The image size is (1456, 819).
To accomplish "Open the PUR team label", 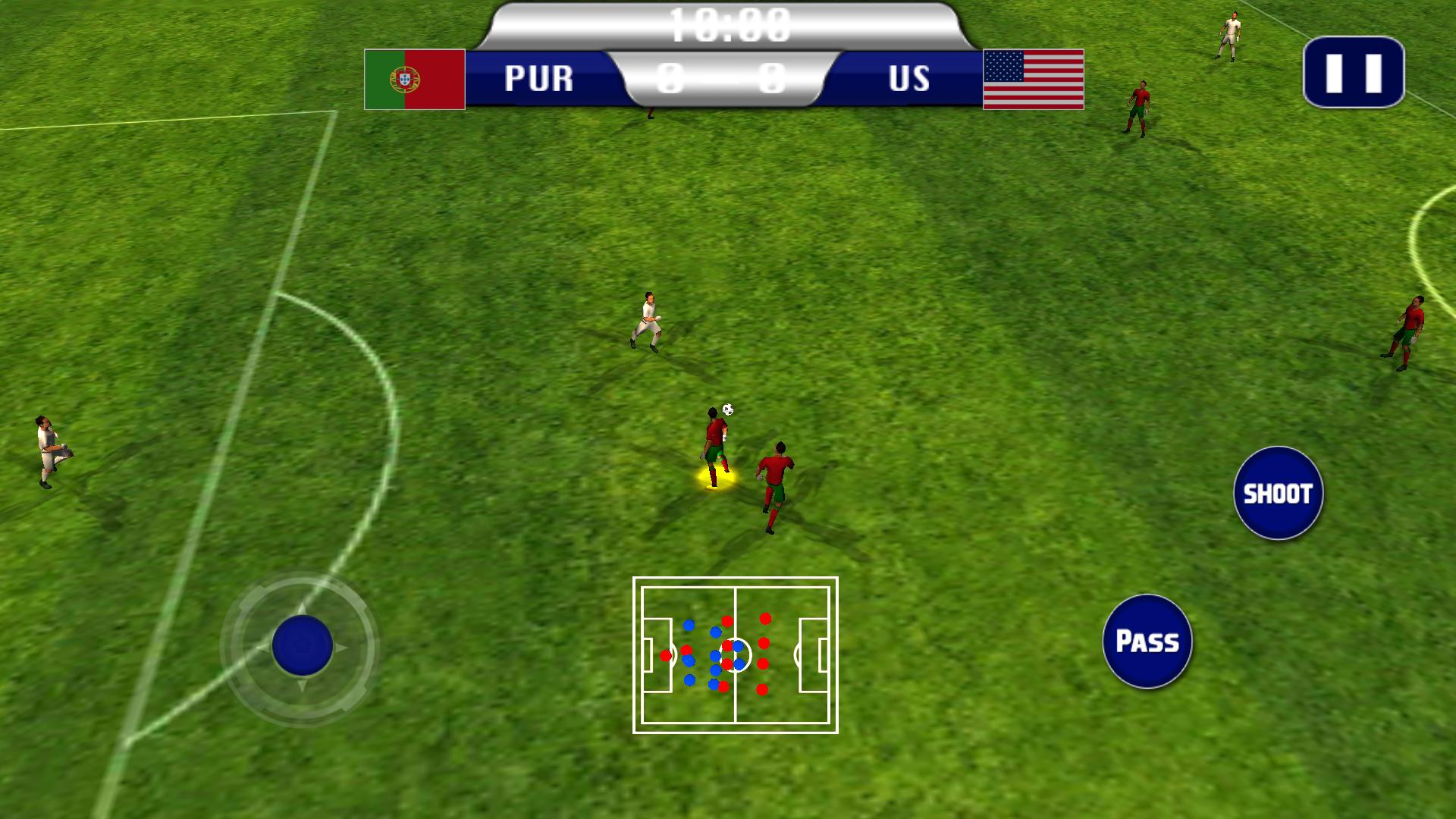I will pyautogui.click(x=540, y=78).
